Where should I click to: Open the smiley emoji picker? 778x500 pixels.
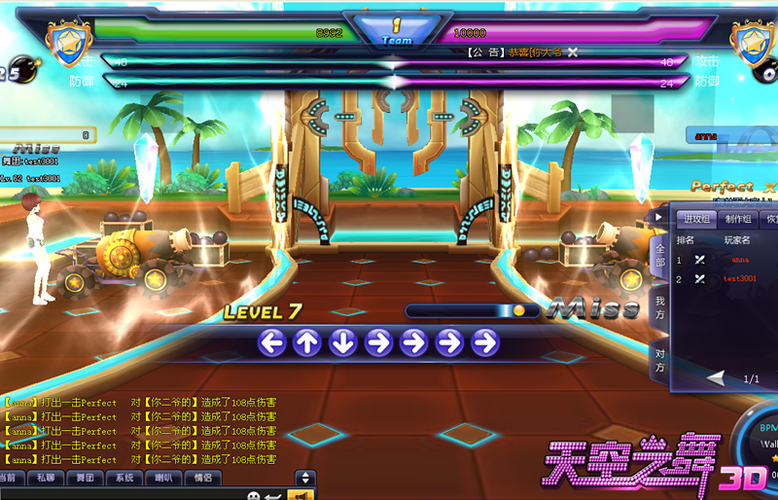pyautogui.click(x=253, y=495)
